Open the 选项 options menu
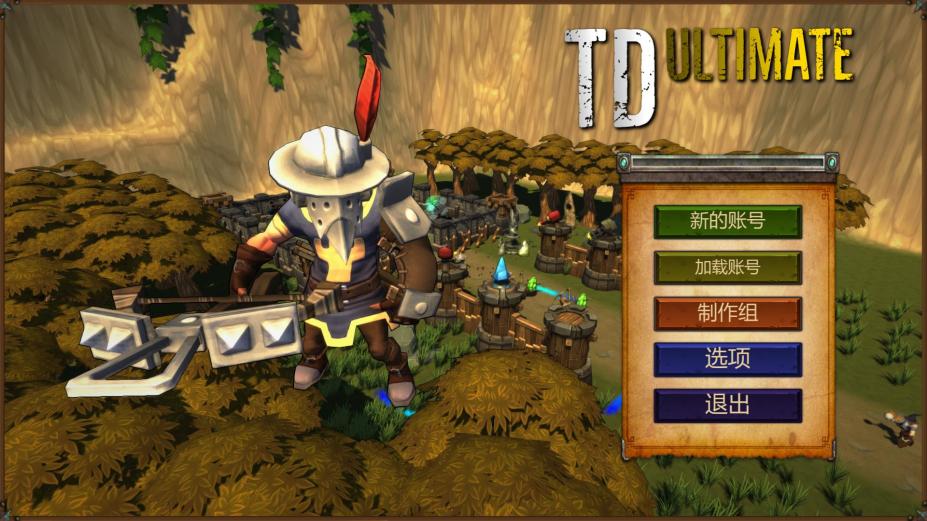This screenshot has width=927, height=521. 727,359
